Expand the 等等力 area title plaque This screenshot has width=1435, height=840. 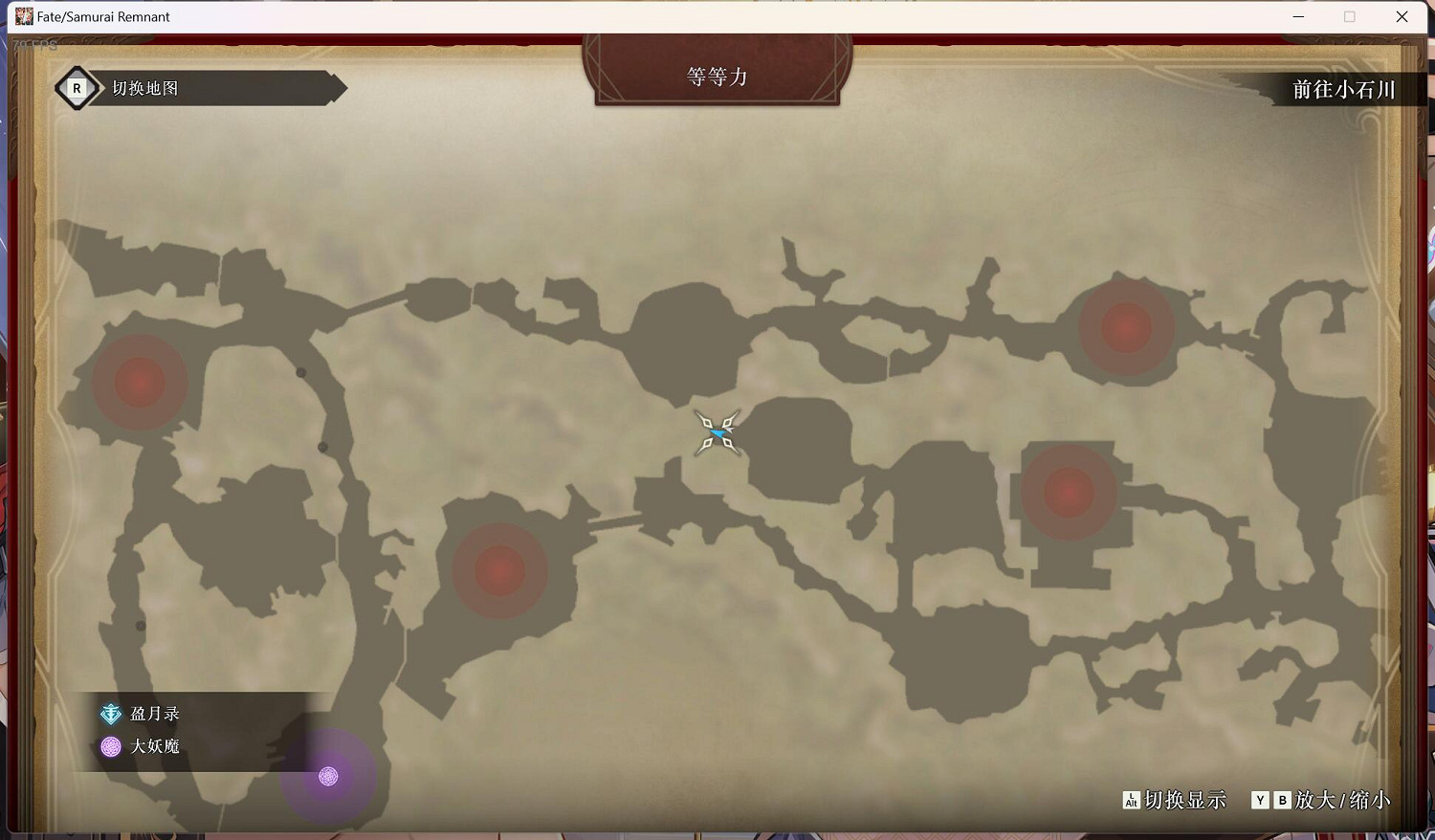pos(717,76)
